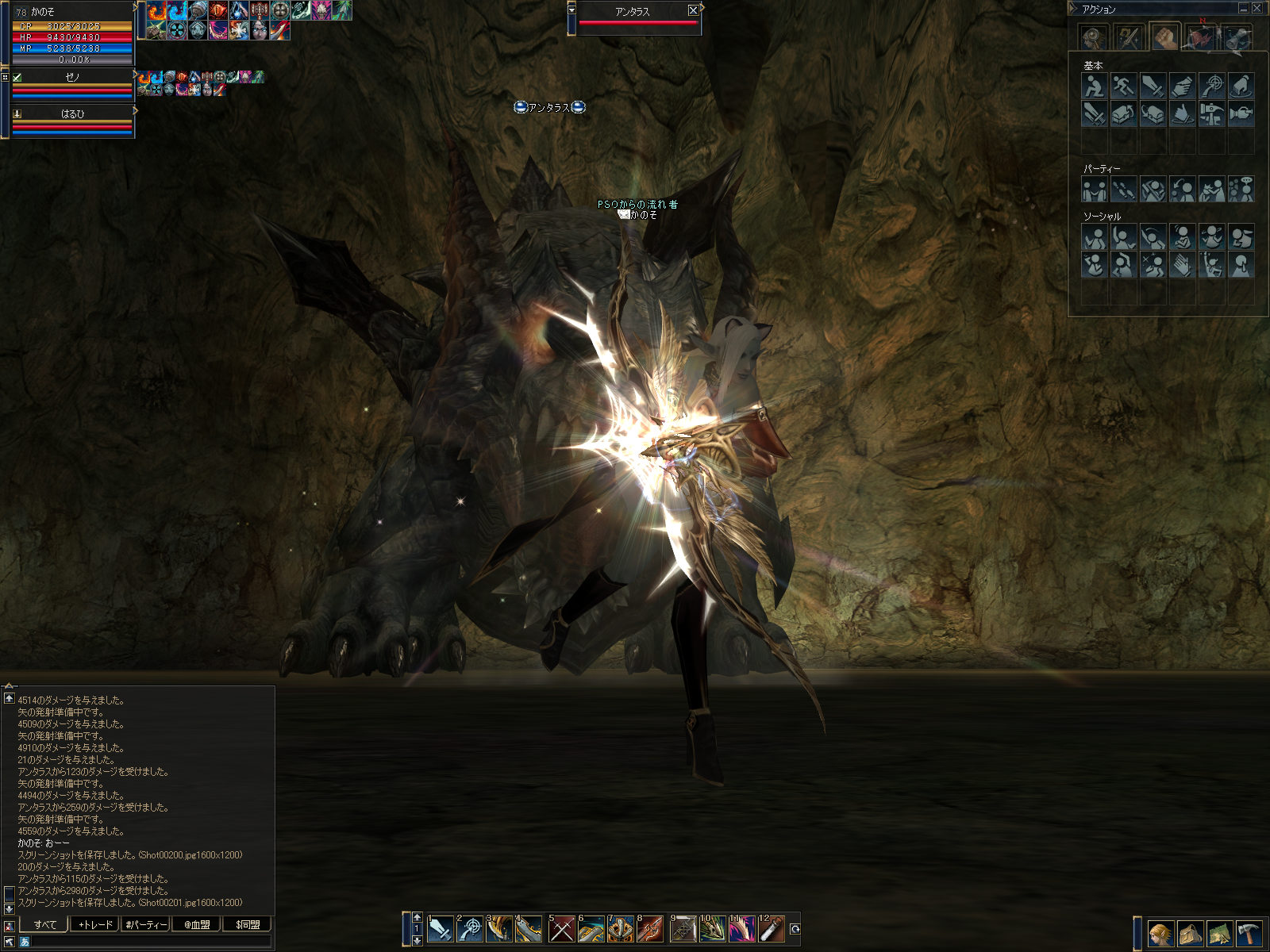The image size is (1270, 952).
Task: Switch to the @血盟 chat tab
Action: click(x=197, y=924)
